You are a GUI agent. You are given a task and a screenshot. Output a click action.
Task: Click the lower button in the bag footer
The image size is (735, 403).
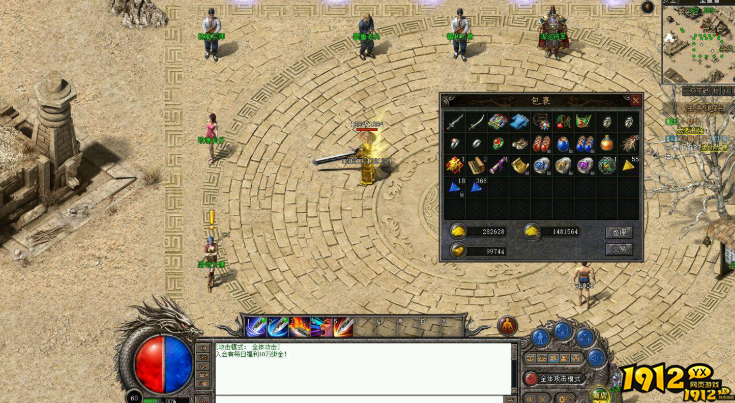[619, 249]
